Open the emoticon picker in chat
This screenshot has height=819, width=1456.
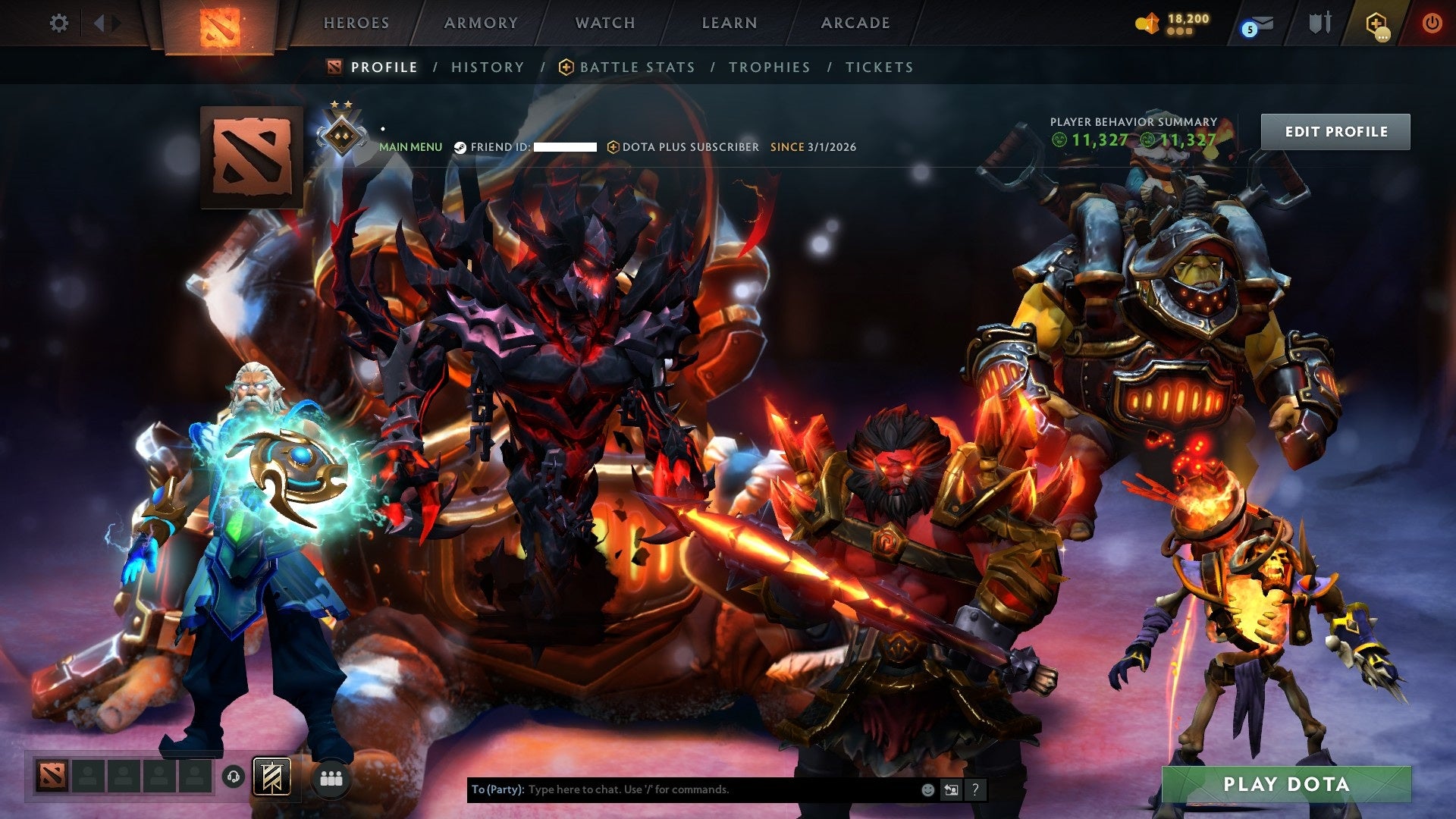click(927, 789)
